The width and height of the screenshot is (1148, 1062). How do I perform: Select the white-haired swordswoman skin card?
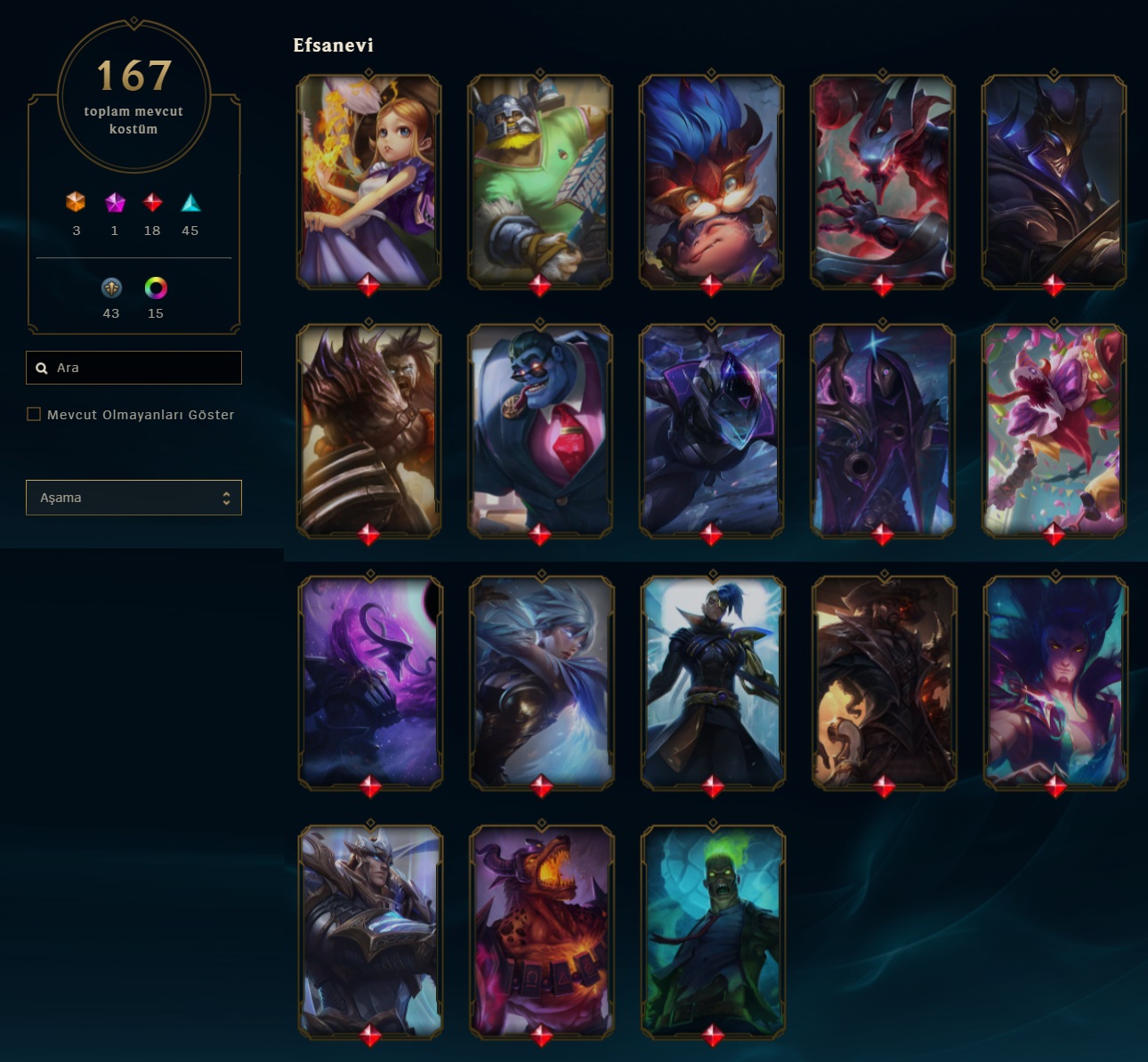(542, 682)
